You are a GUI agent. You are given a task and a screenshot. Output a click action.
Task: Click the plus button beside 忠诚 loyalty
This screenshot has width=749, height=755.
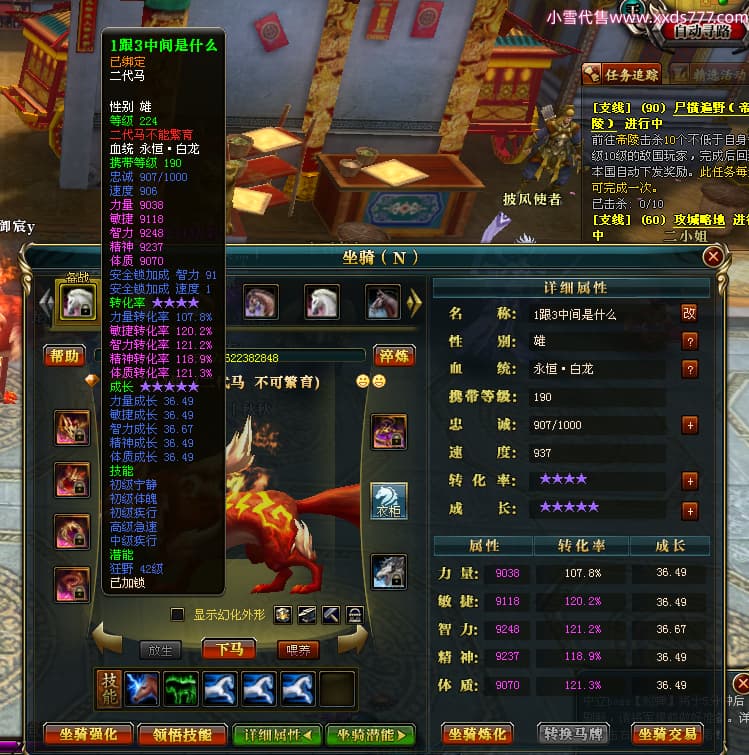(x=689, y=424)
